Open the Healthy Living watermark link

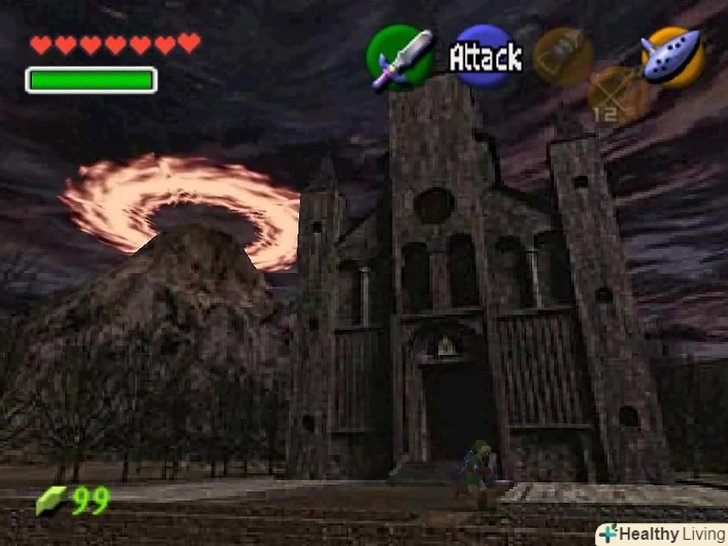[x=661, y=534]
